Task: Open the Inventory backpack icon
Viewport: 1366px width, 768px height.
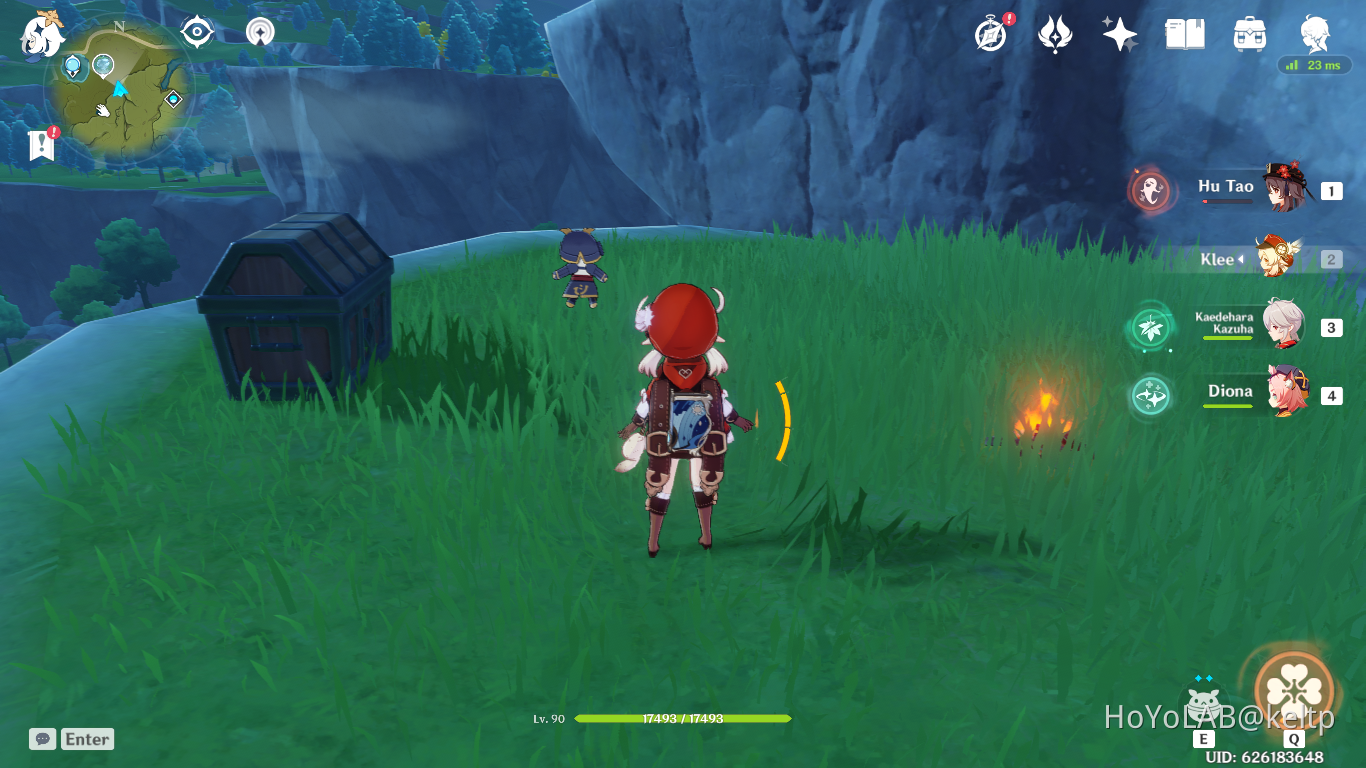Action: click(x=1249, y=33)
